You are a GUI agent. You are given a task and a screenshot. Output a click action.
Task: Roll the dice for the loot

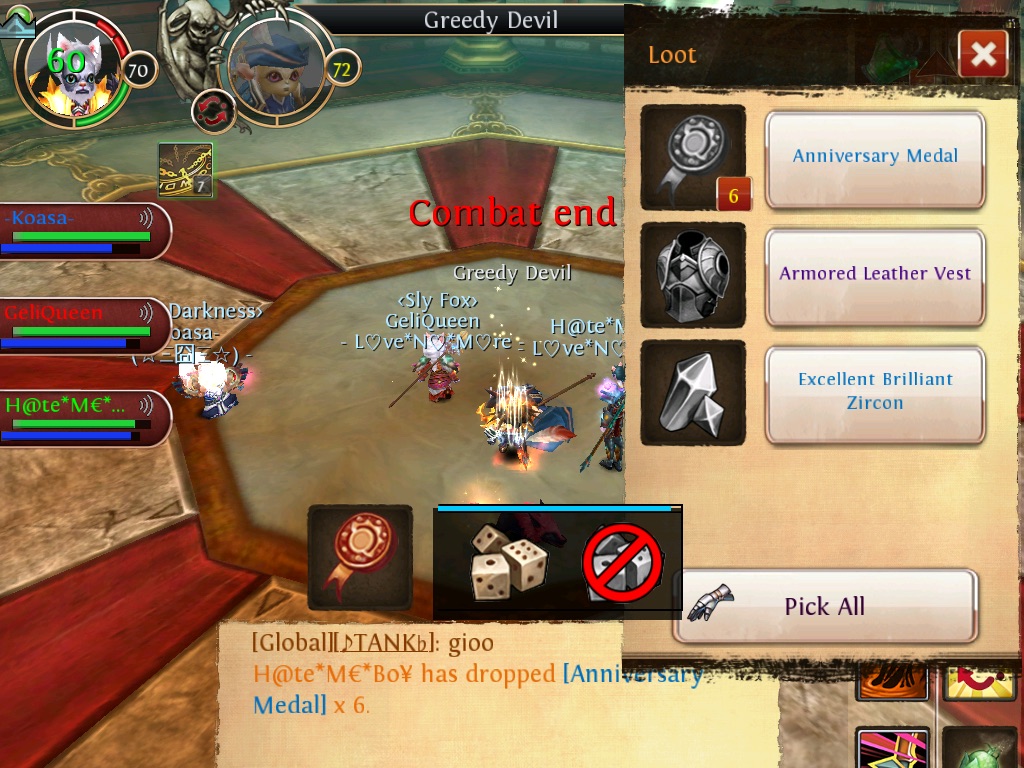(x=507, y=564)
